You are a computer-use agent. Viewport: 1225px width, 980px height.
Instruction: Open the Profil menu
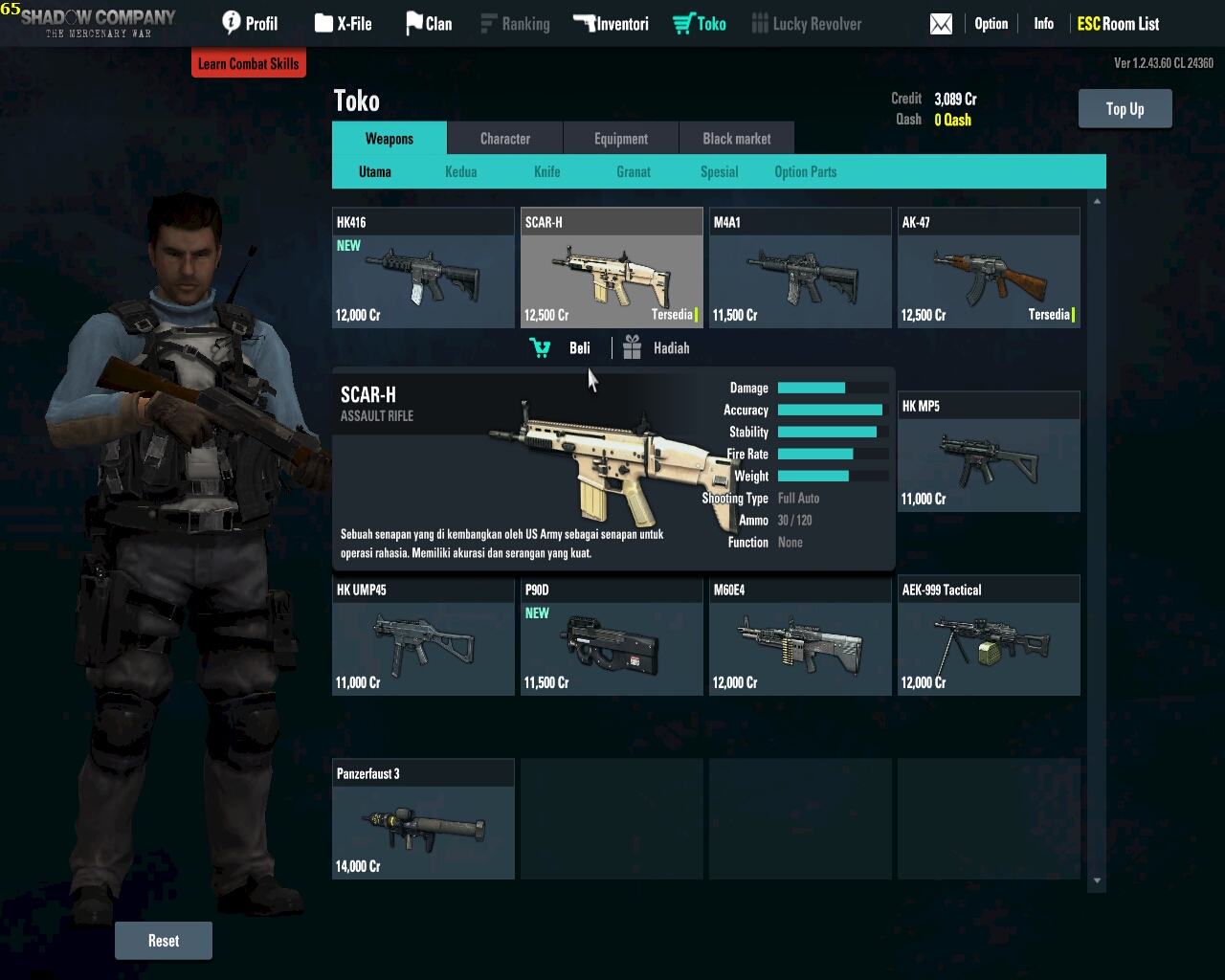click(250, 24)
